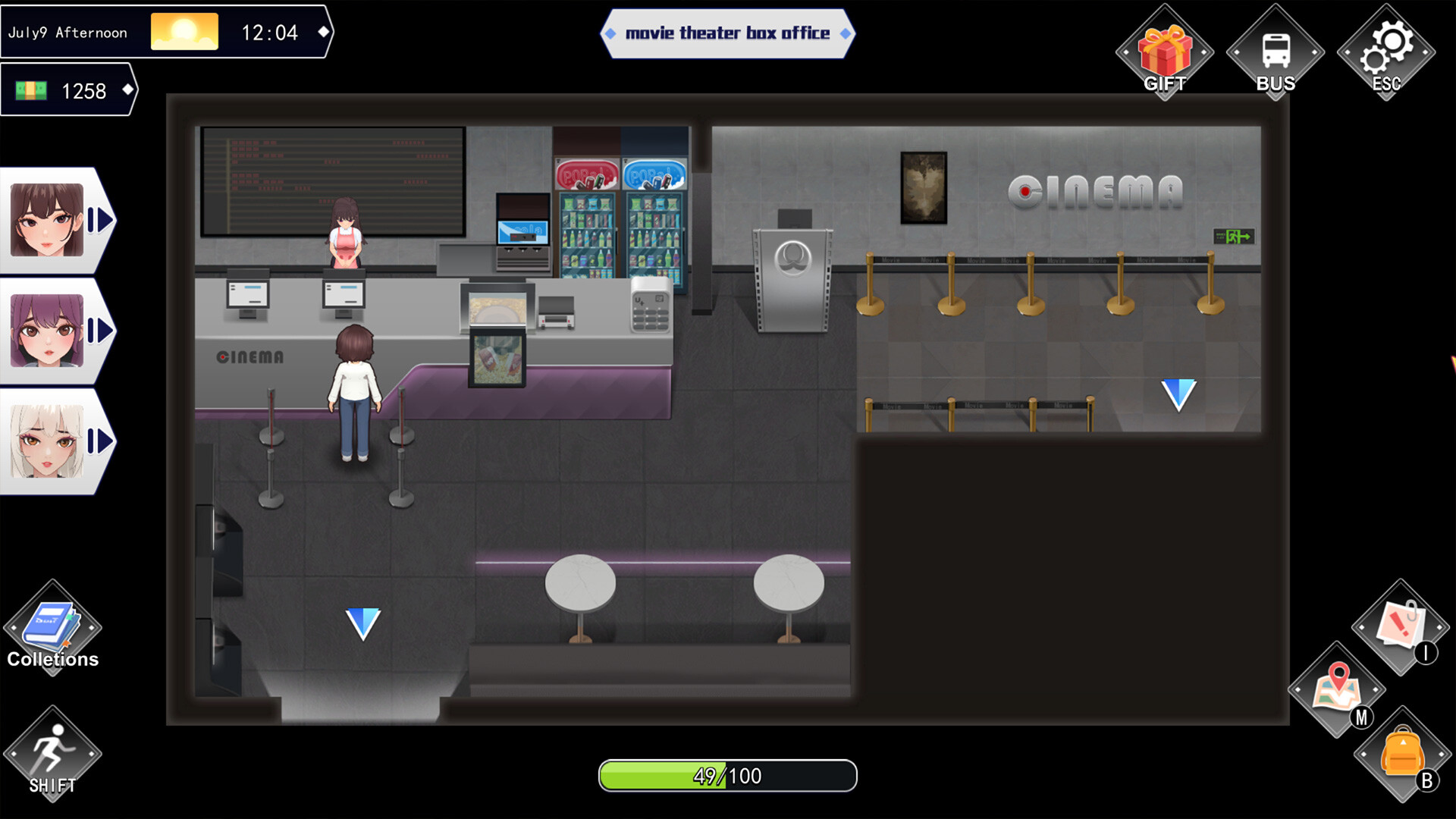Screen dimensions: 1456x819
Task: Open the BUS travel menu
Action: coord(1276,49)
